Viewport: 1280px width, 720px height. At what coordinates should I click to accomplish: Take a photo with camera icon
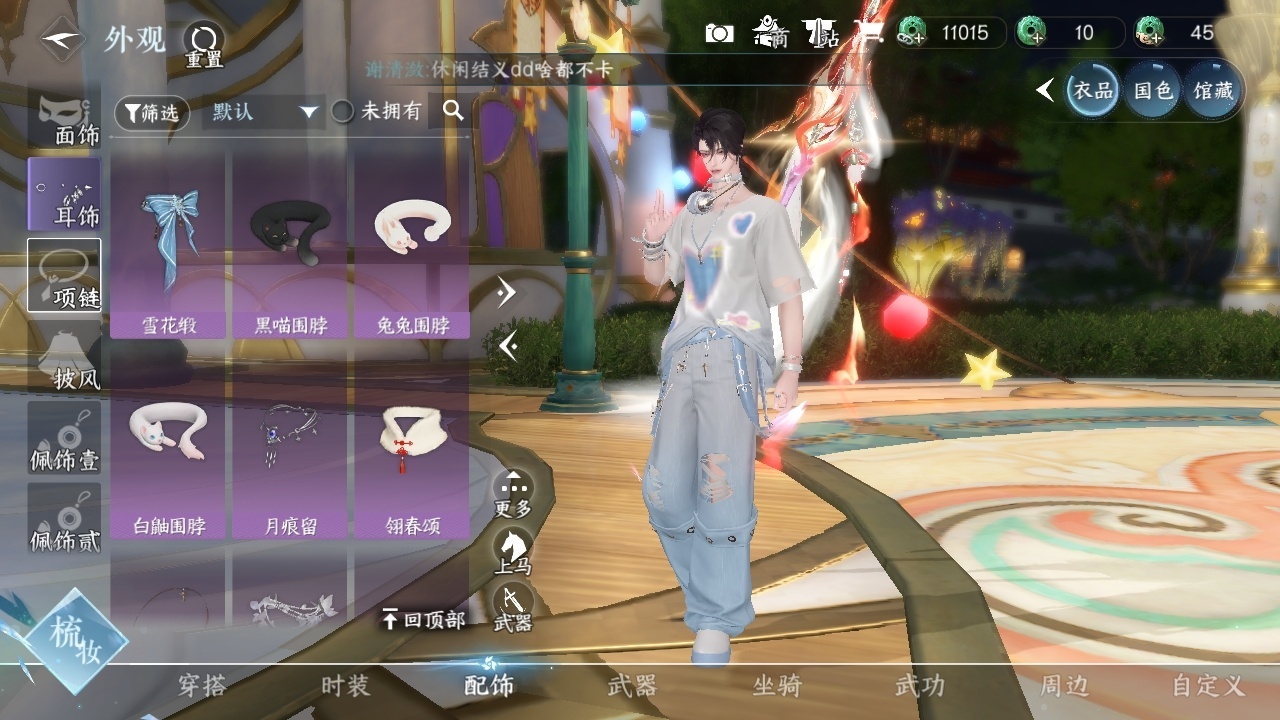pyautogui.click(x=719, y=33)
